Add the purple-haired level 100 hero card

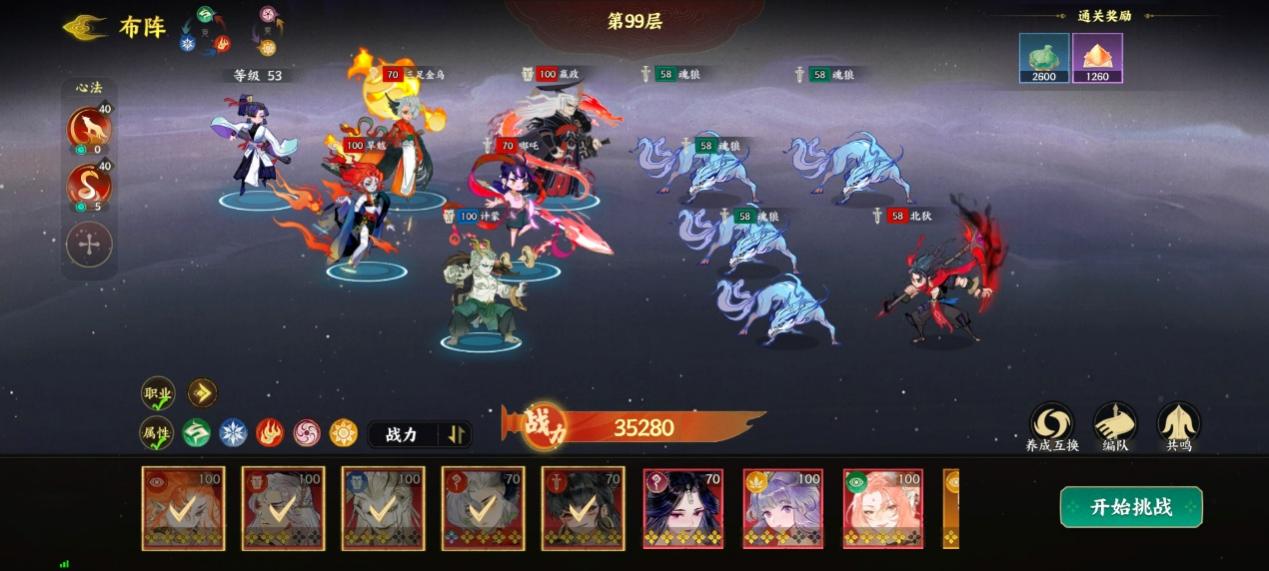pos(783,508)
